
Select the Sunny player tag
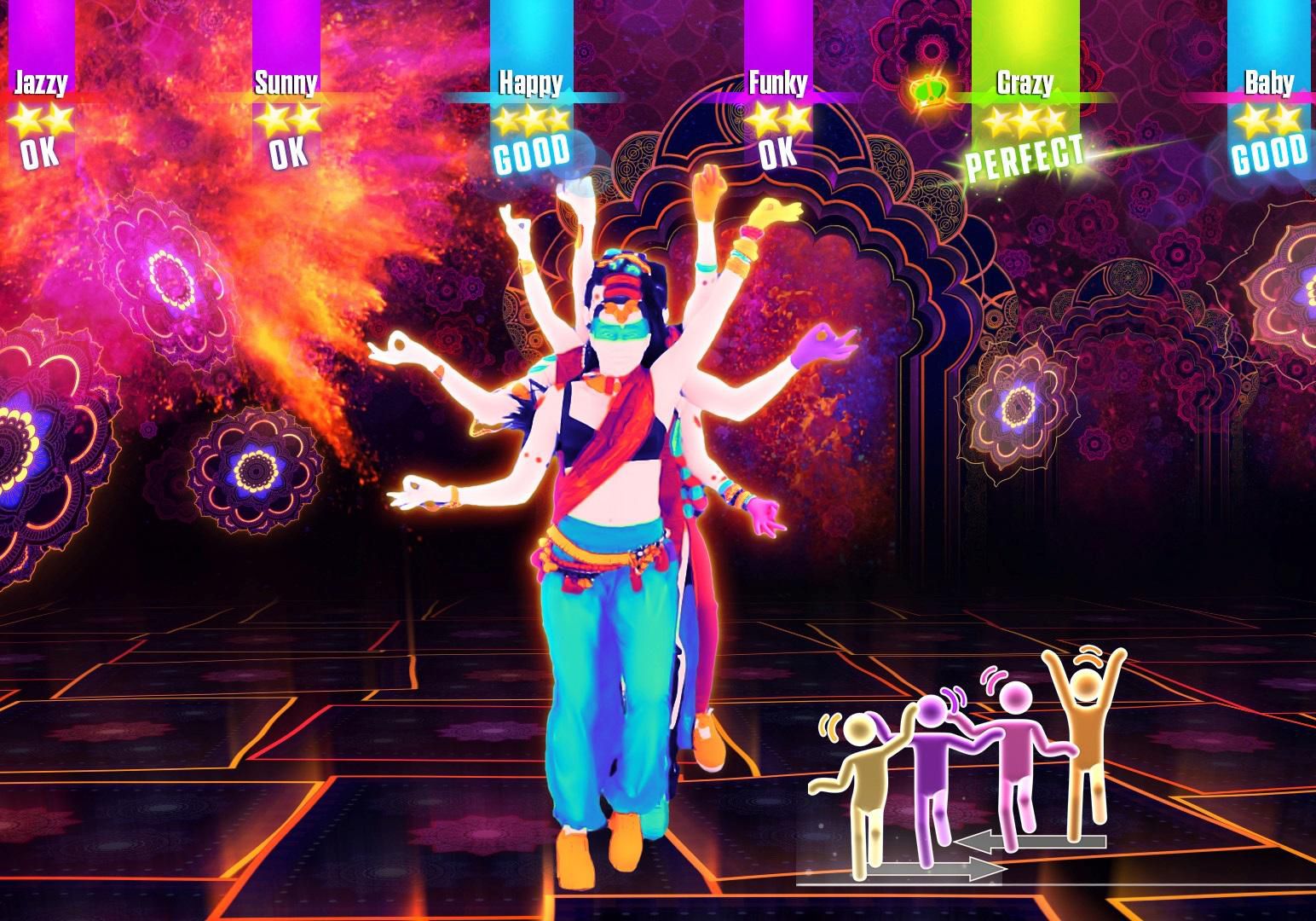[286, 84]
